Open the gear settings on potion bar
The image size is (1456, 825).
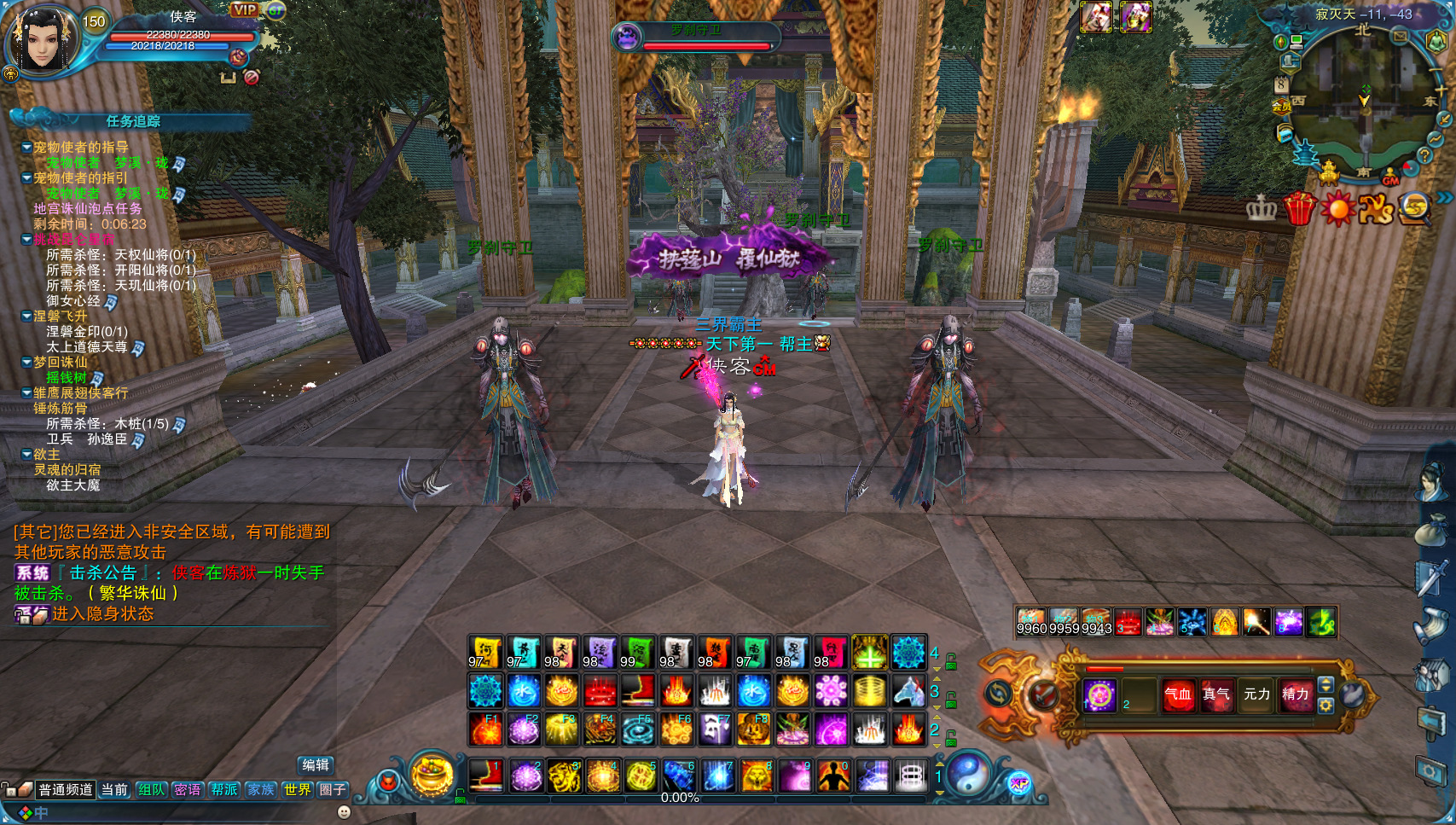pyautogui.click(x=1325, y=706)
